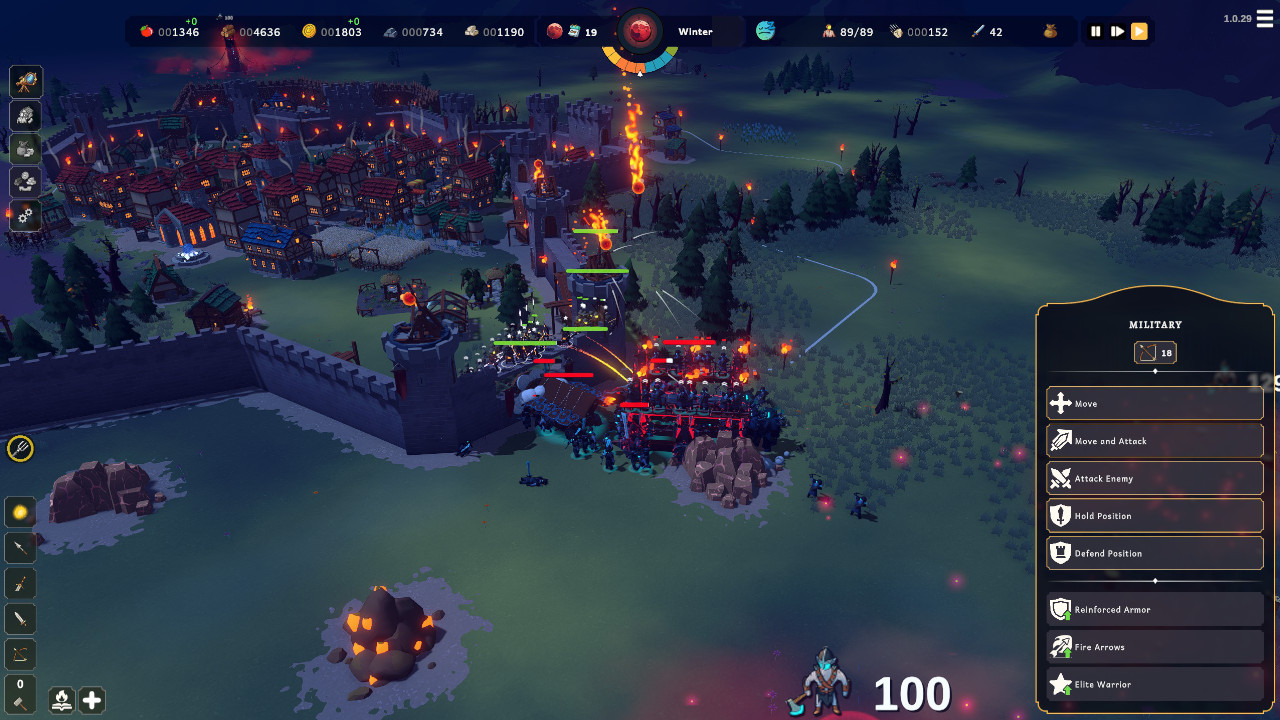
Task: Unlock the Elite Warrior upgrade
Action: [x=1154, y=685]
